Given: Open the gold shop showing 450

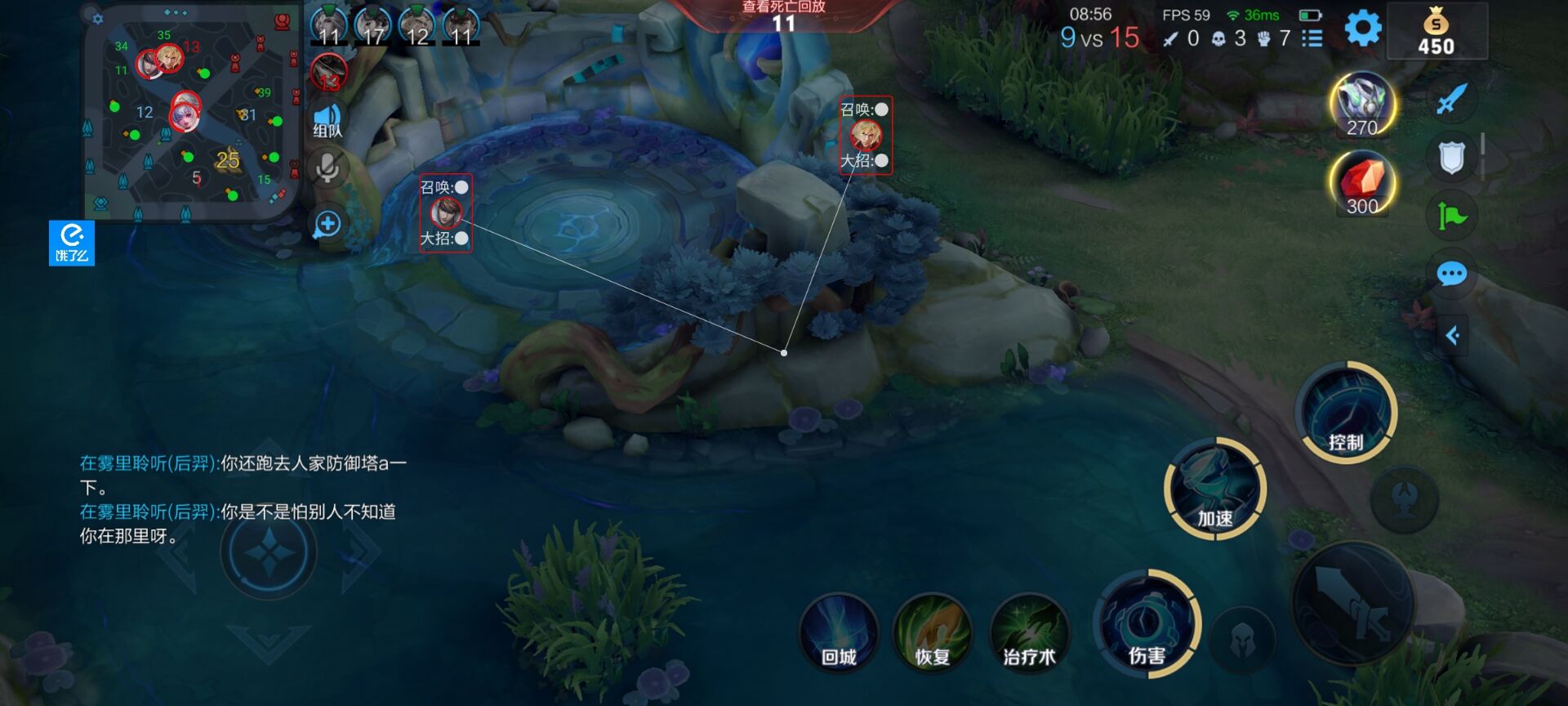Looking at the screenshot, I should [1437, 33].
